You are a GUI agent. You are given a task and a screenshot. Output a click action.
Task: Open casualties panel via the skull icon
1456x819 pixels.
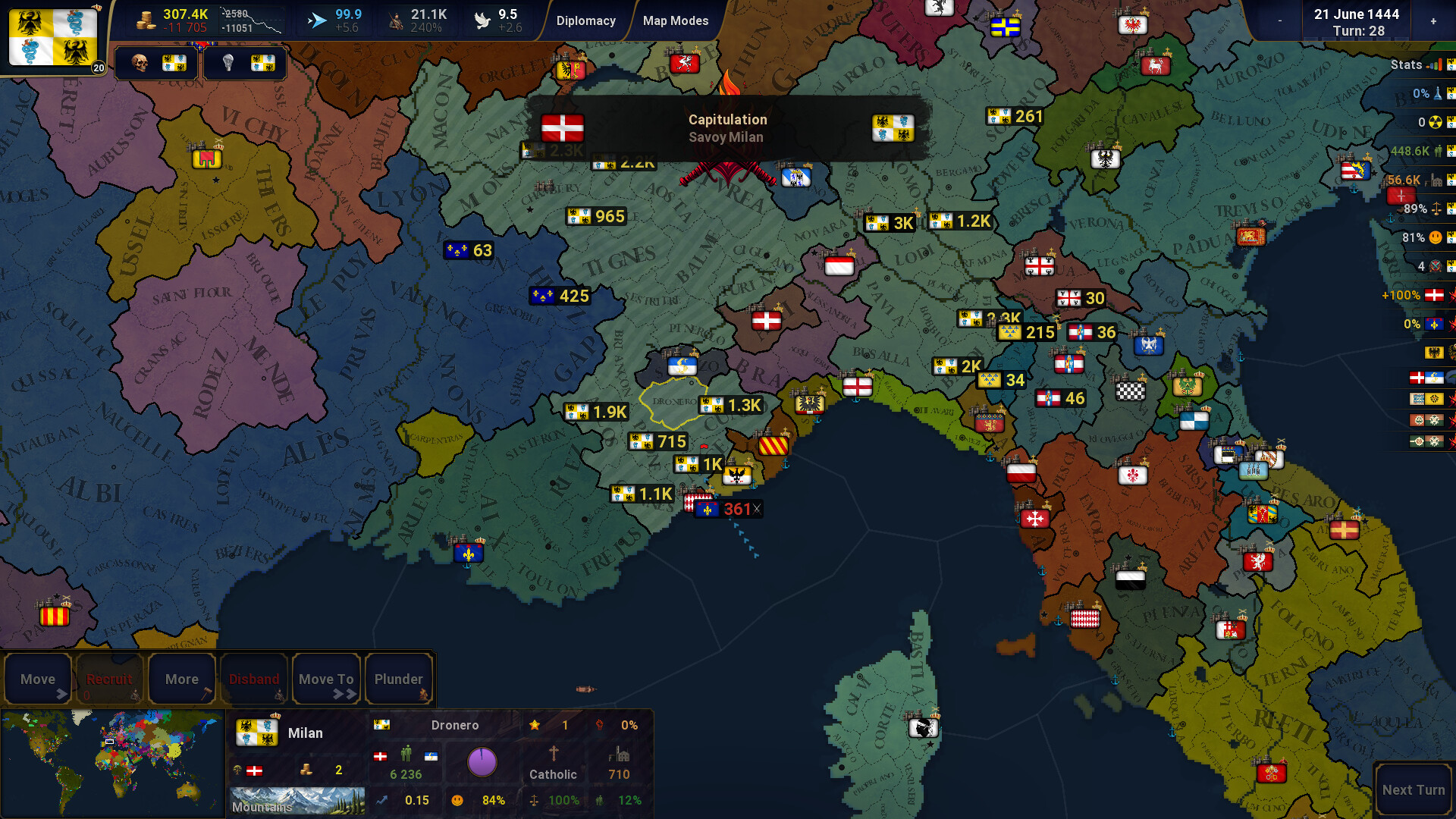pyautogui.click(x=140, y=63)
